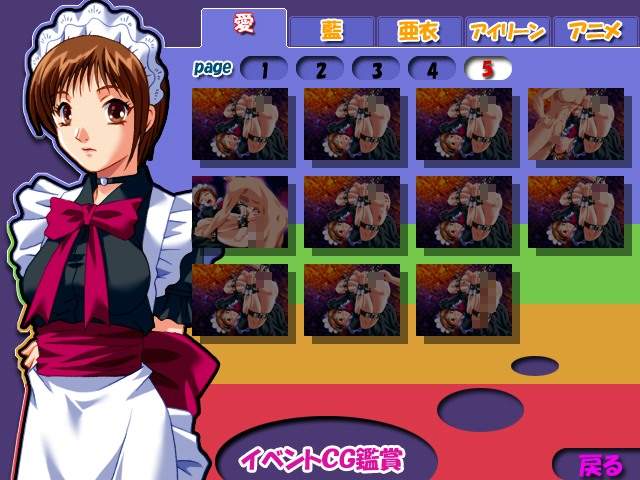Open the 亜衣 character tab
The image size is (640, 480).
point(419,31)
